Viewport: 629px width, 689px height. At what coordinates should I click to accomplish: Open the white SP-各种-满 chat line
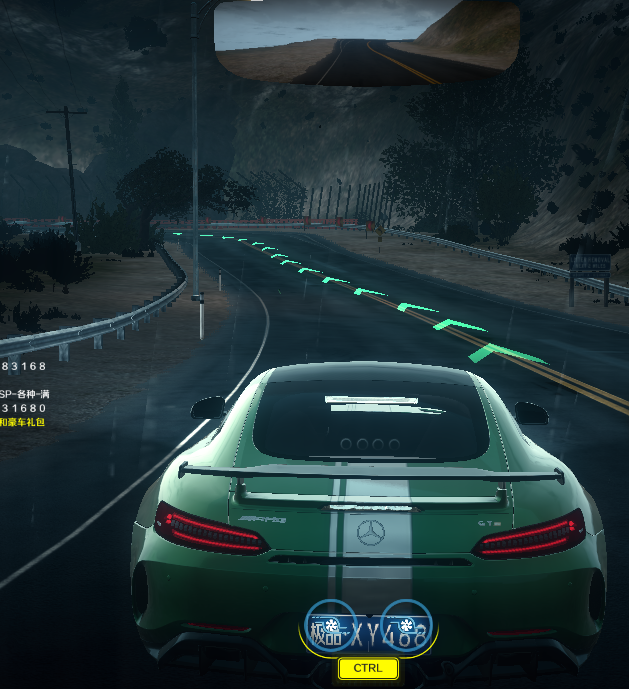coord(25,394)
